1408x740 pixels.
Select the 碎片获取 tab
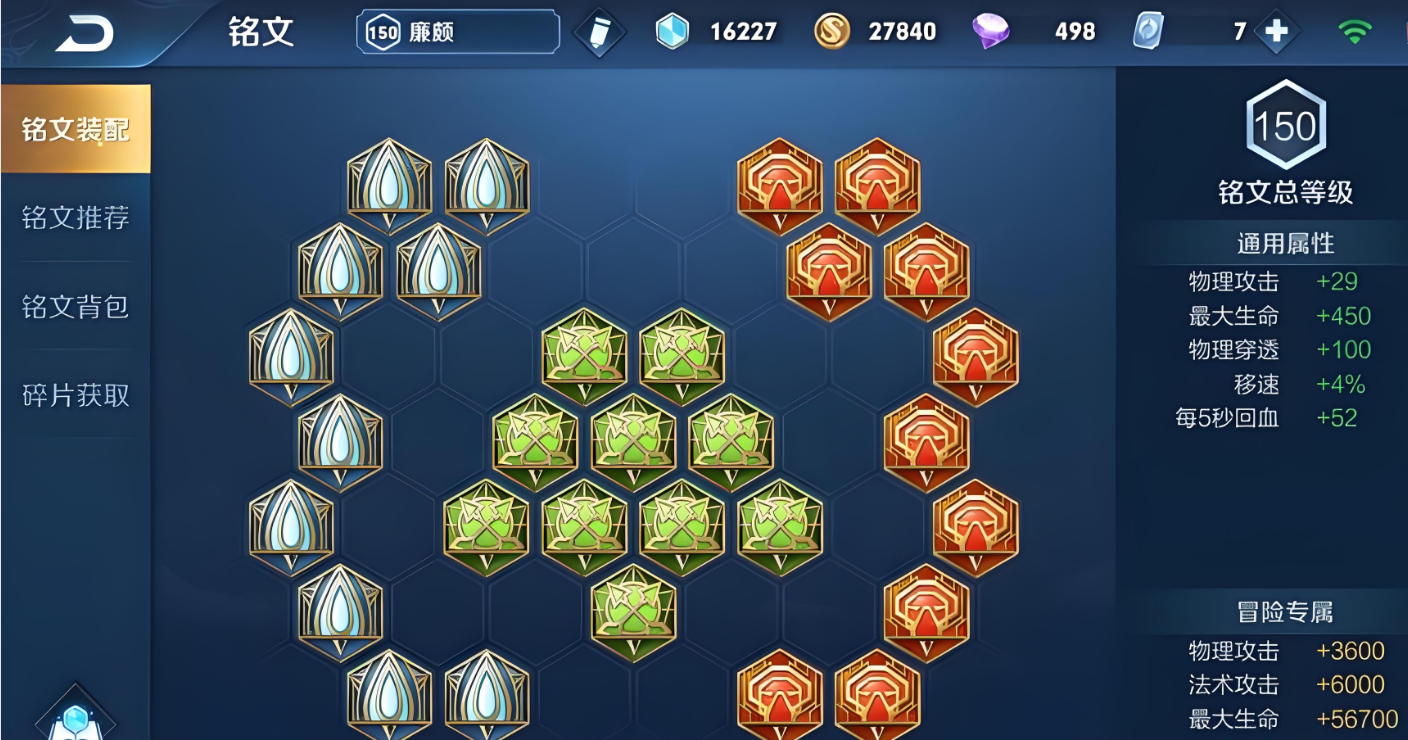(x=76, y=395)
